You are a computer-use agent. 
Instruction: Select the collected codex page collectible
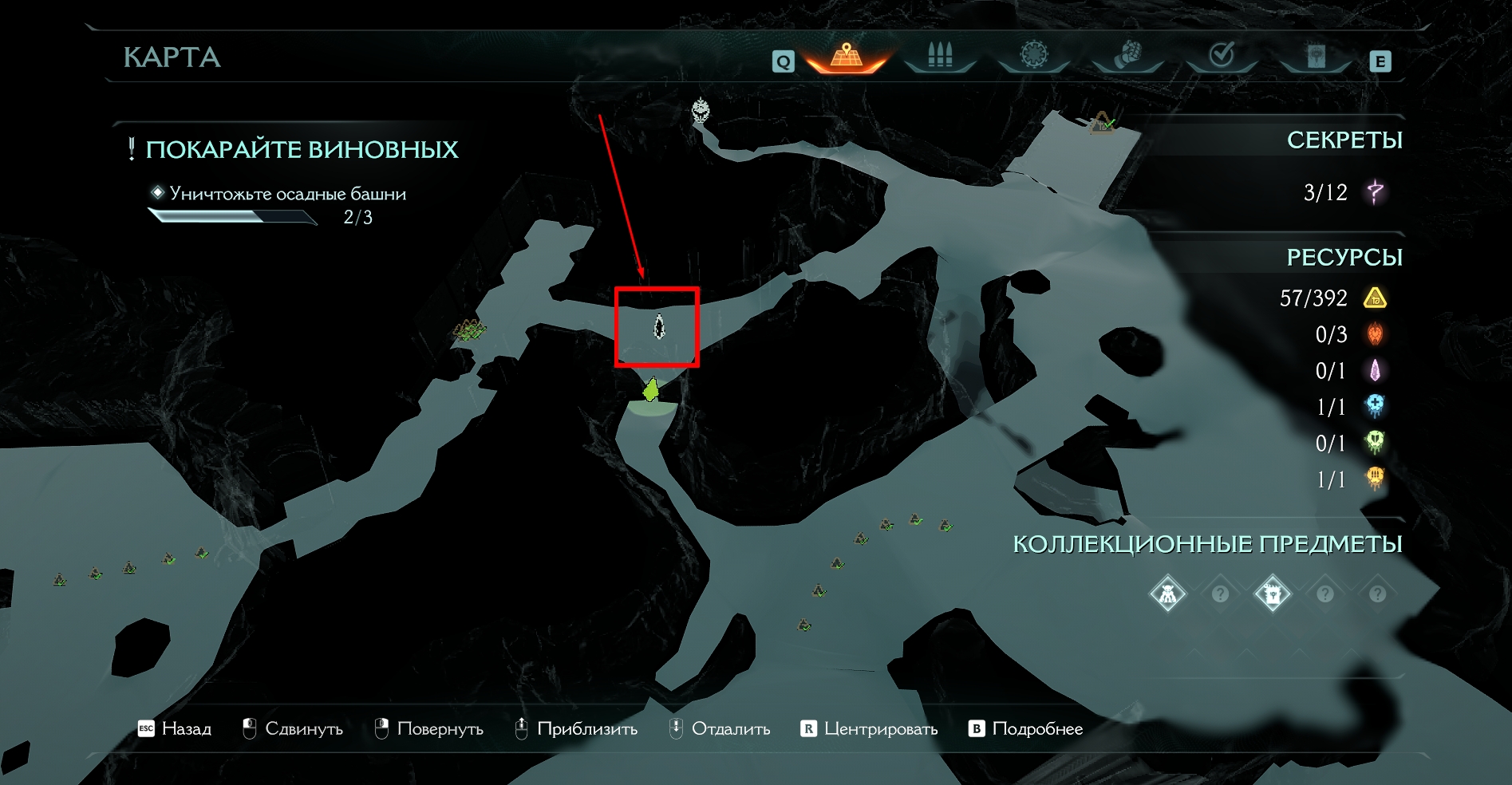1272,594
